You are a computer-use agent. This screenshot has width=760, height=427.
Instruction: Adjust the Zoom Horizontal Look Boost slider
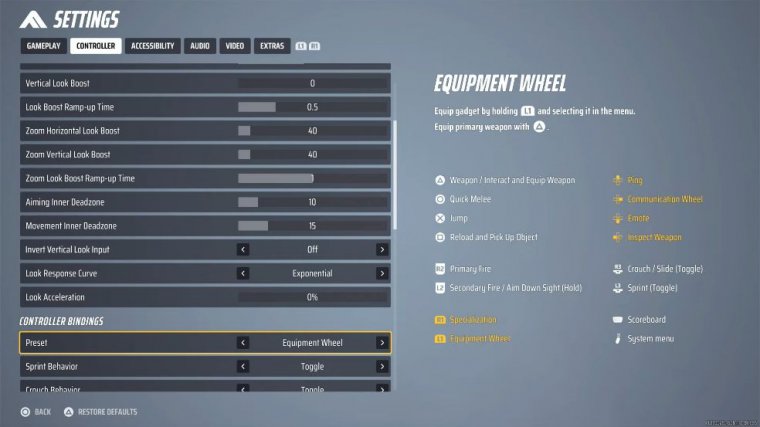(x=312, y=131)
